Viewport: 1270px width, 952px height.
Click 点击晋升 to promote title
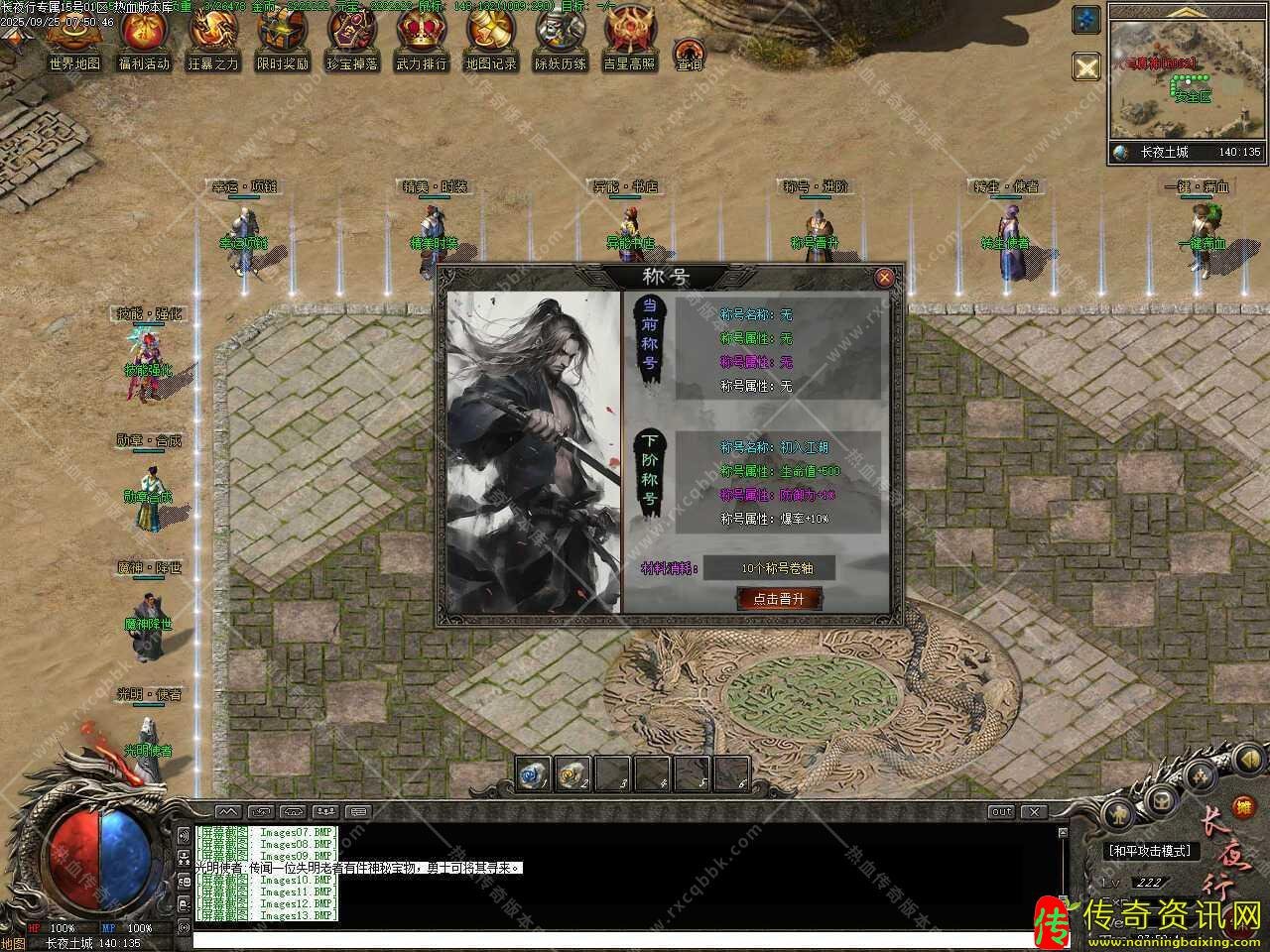click(779, 598)
